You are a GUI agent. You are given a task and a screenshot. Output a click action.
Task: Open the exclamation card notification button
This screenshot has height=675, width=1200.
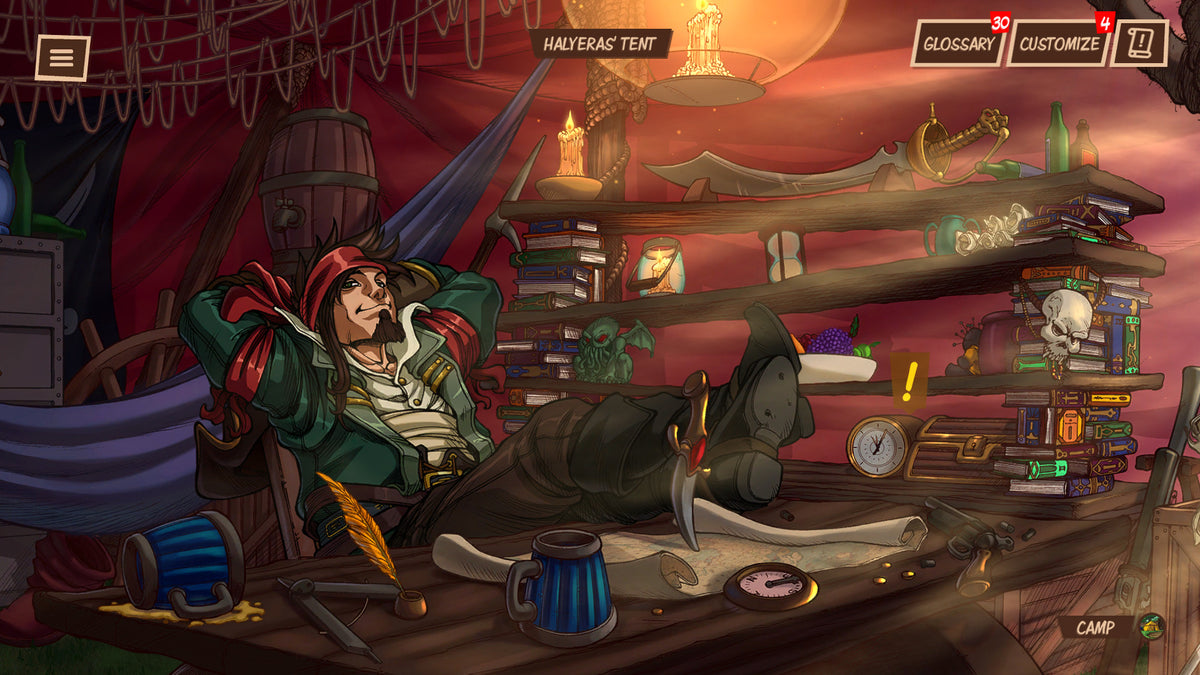tap(1139, 43)
